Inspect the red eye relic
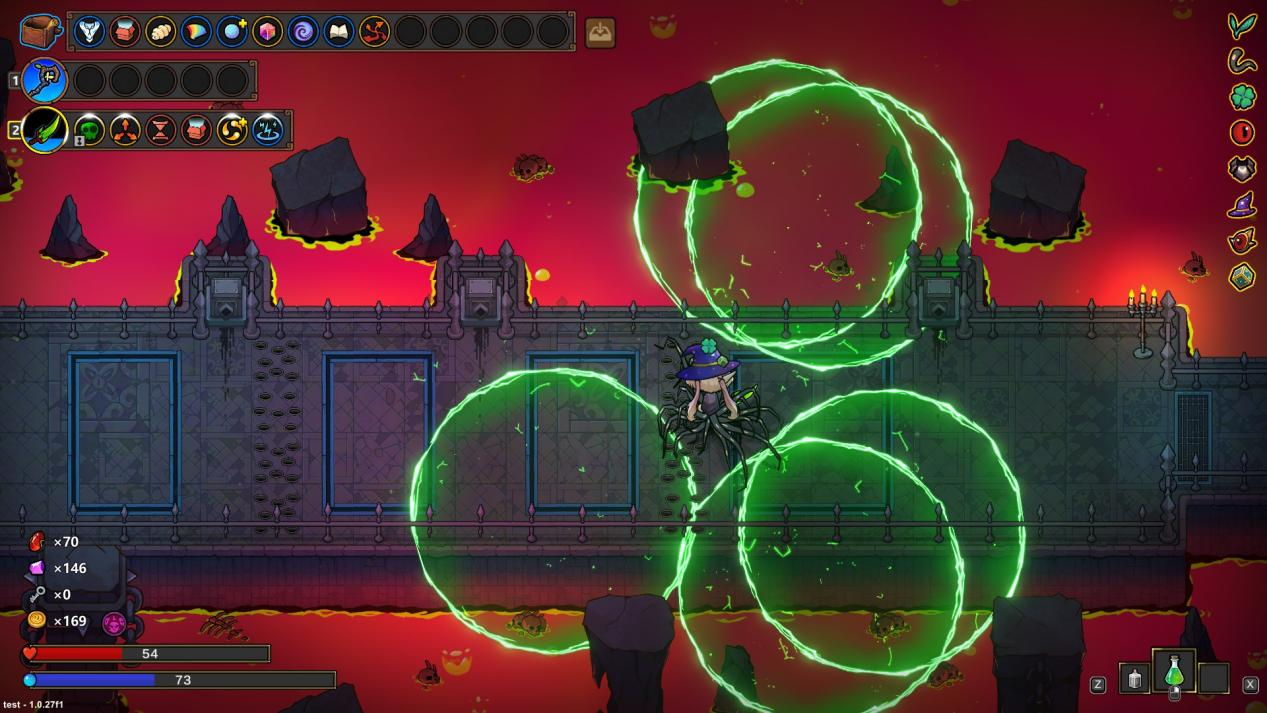The image size is (1267, 713). click(1242, 132)
